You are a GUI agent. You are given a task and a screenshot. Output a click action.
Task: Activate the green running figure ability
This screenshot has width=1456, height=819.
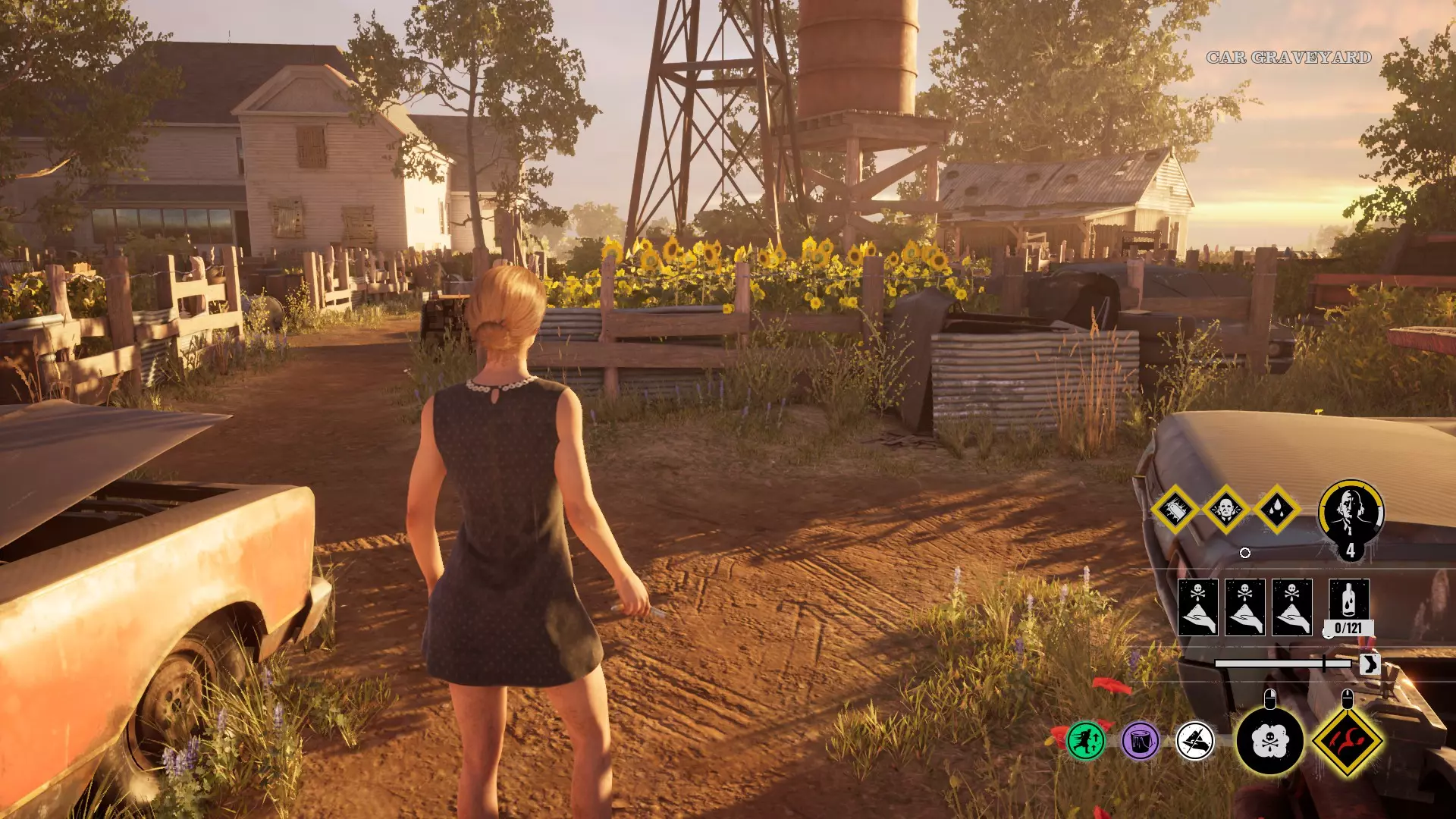1085,740
